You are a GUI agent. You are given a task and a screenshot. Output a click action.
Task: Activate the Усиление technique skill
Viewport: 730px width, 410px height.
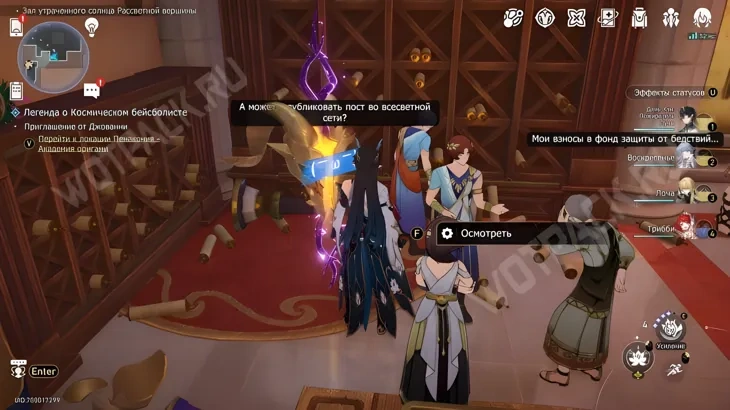pos(670,327)
